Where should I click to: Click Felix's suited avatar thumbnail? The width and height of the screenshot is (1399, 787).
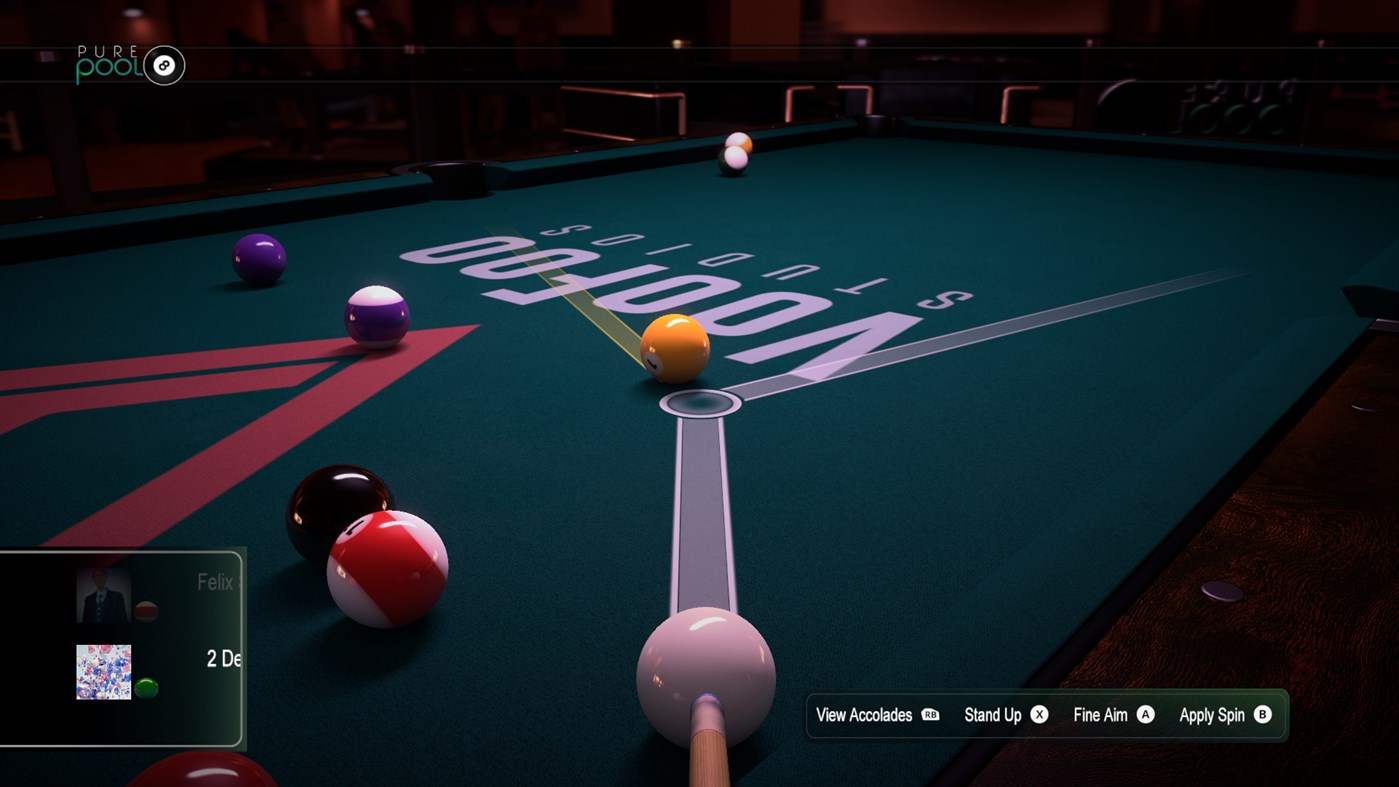click(103, 594)
